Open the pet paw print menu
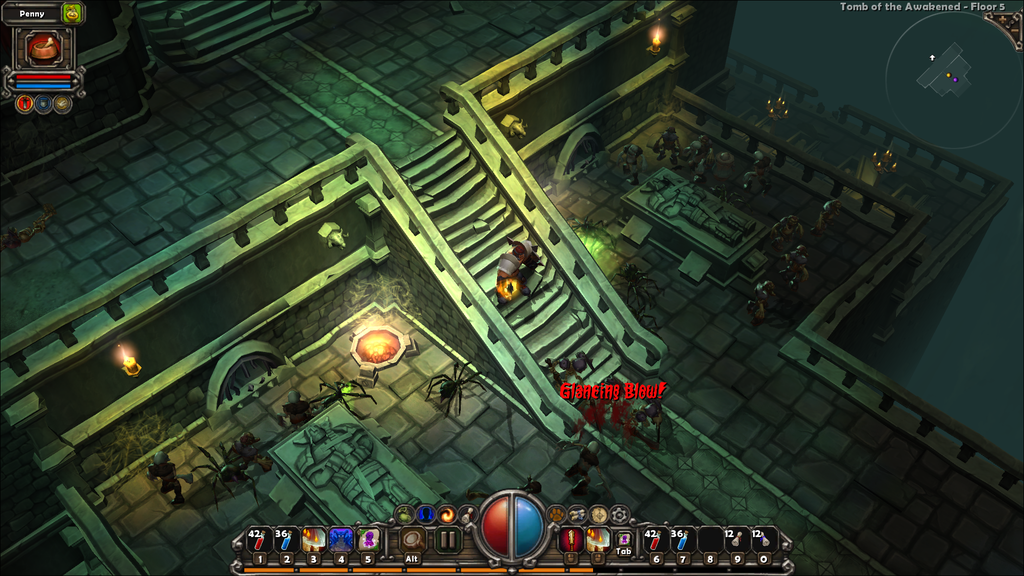The height and width of the screenshot is (576, 1024). (x=556, y=514)
